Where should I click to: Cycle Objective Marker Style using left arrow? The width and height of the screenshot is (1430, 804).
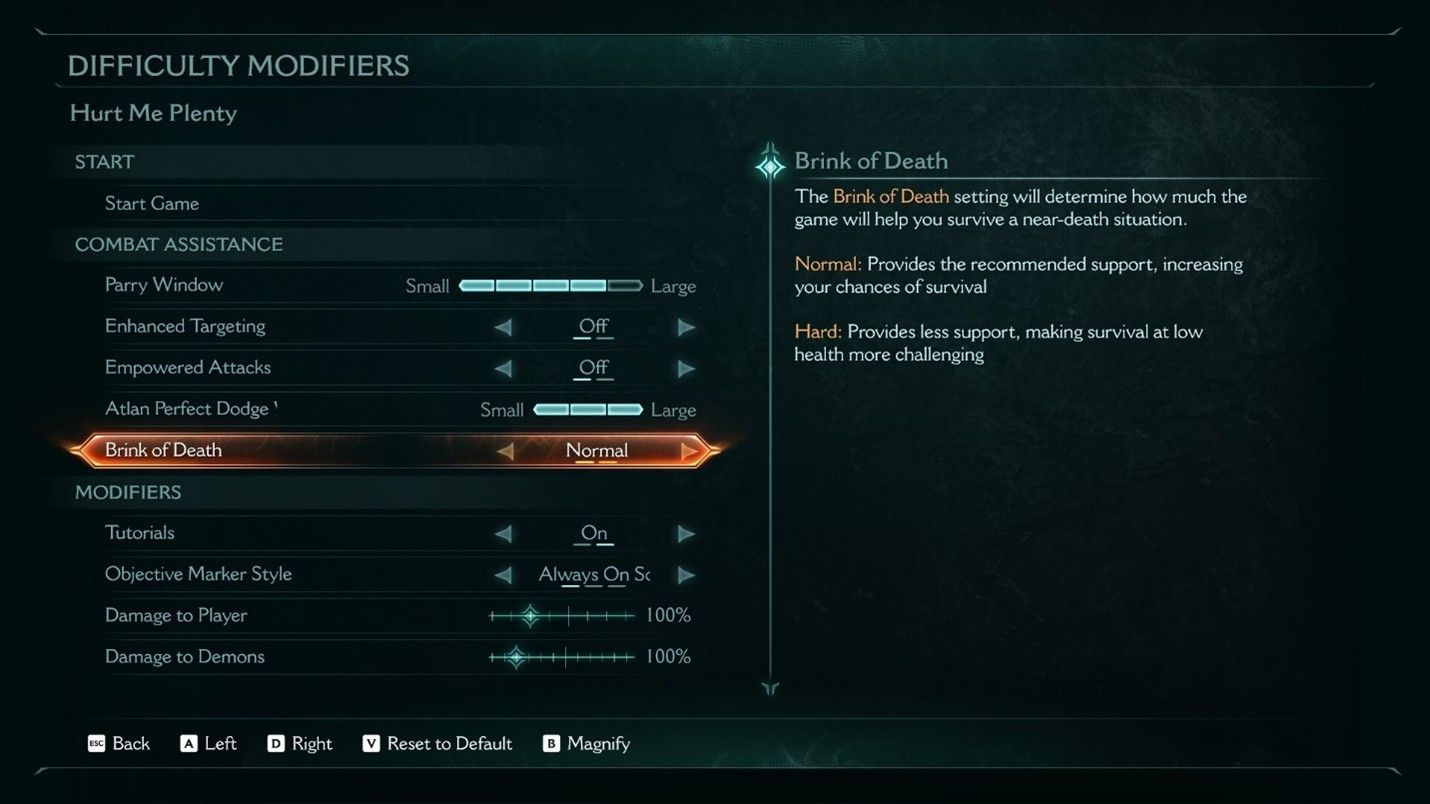504,574
